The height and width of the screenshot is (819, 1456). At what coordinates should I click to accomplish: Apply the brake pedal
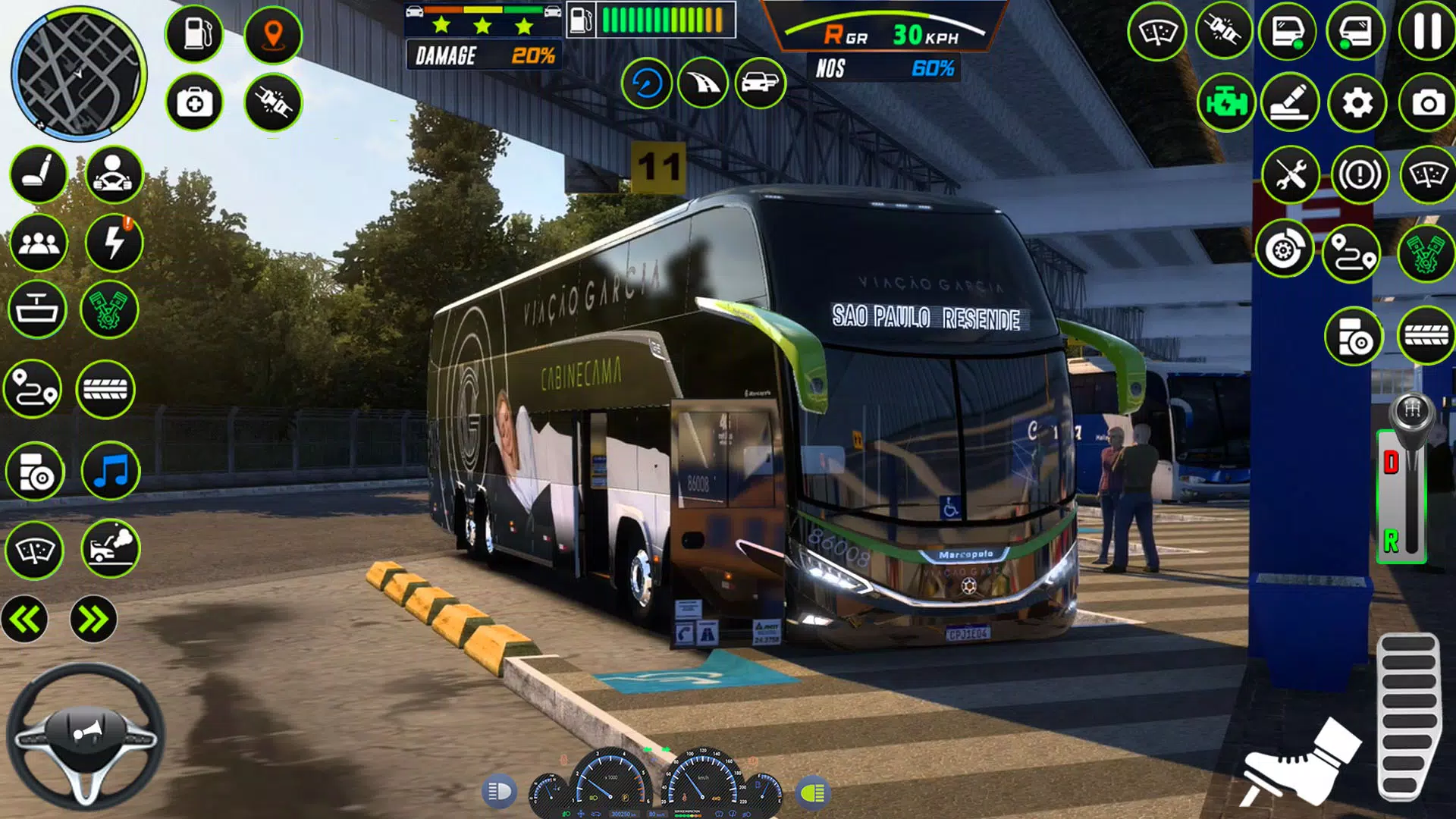tap(1301, 762)
